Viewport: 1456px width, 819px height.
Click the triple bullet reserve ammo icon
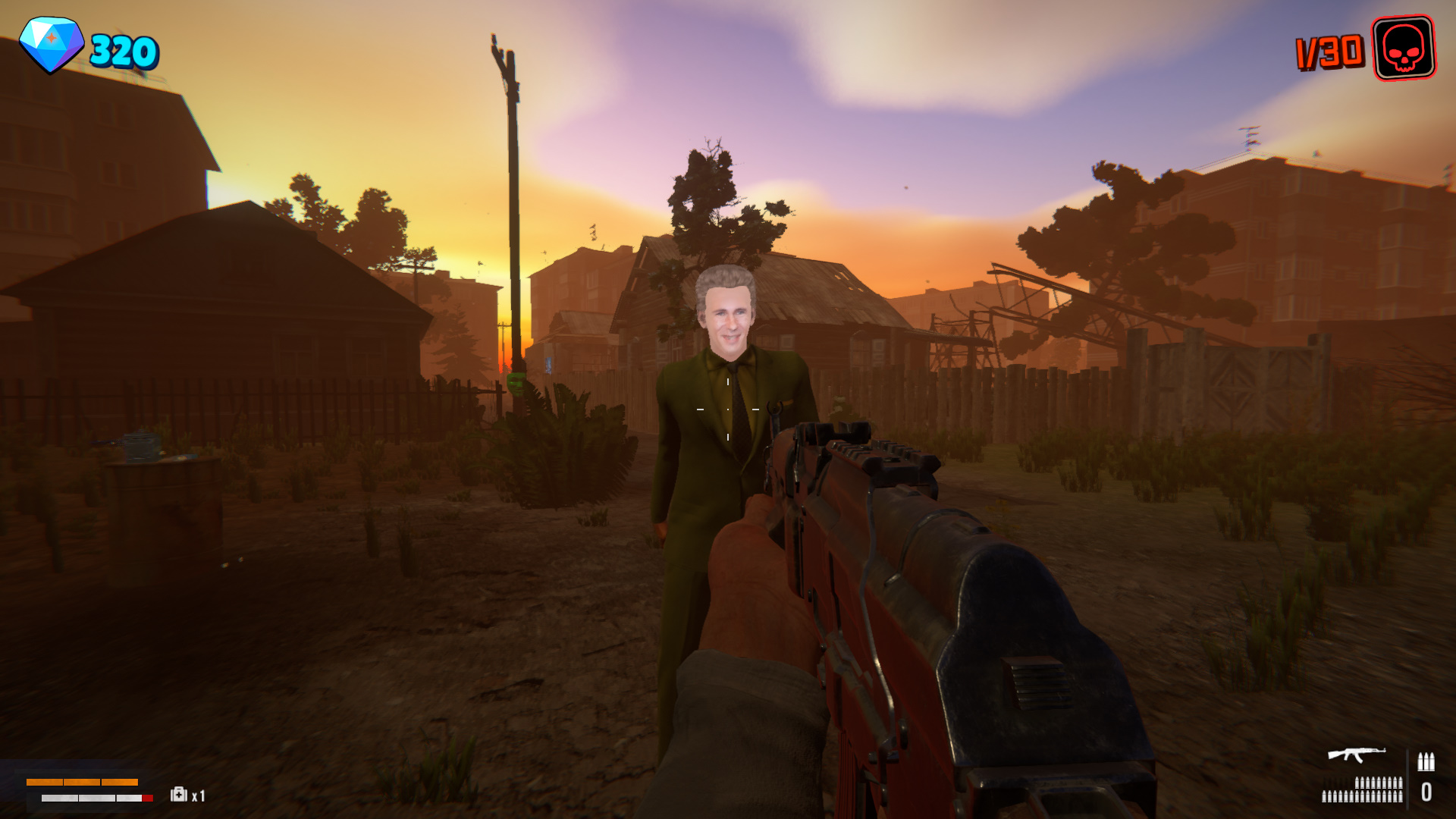click(x=1426, y=762)
